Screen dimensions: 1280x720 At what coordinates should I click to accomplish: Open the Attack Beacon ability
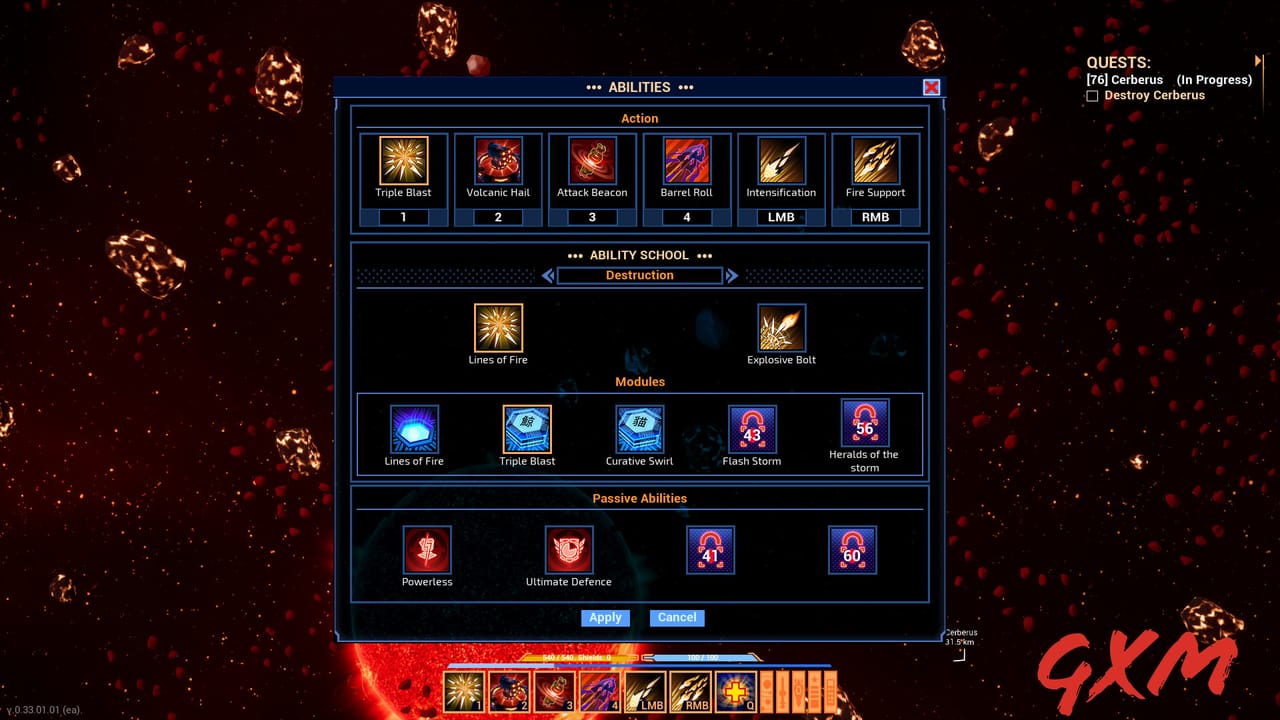(592, 160)
